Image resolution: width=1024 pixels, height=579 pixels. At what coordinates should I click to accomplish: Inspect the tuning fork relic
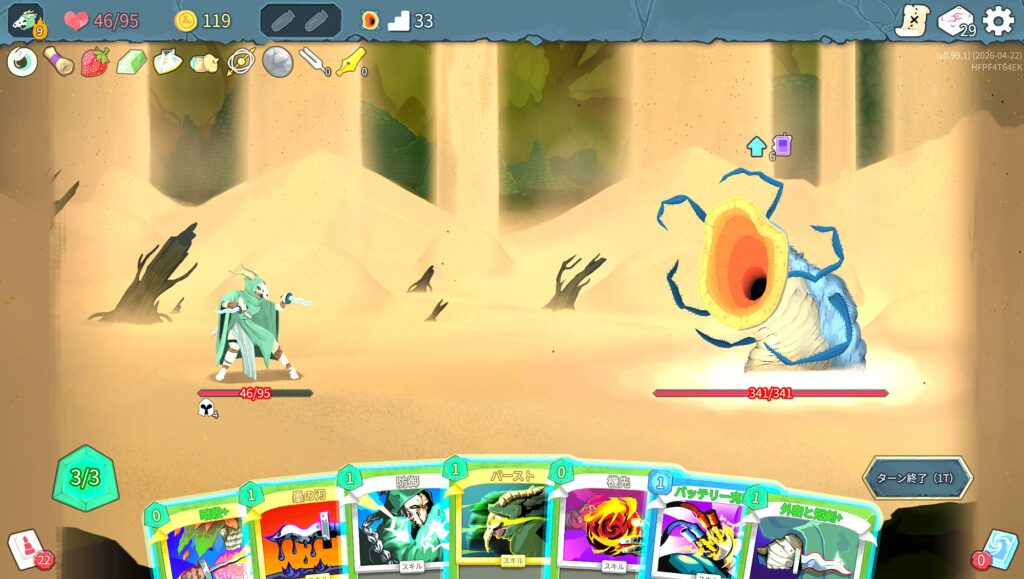tap(313, 62)
